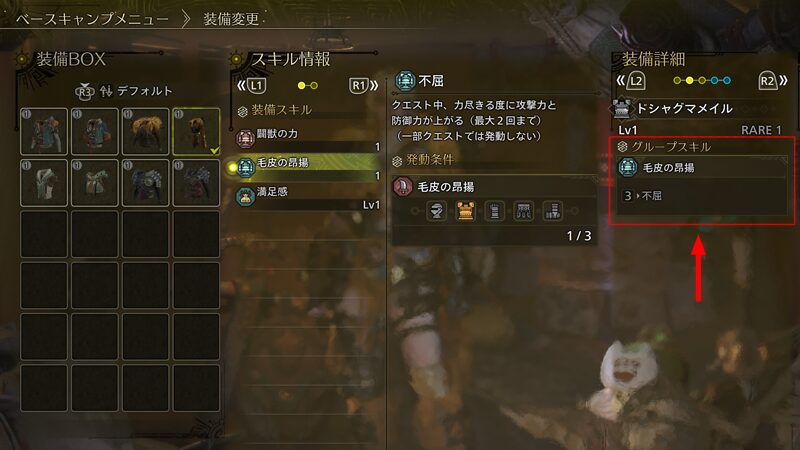Choose the dark red plated armor slot

196,183
